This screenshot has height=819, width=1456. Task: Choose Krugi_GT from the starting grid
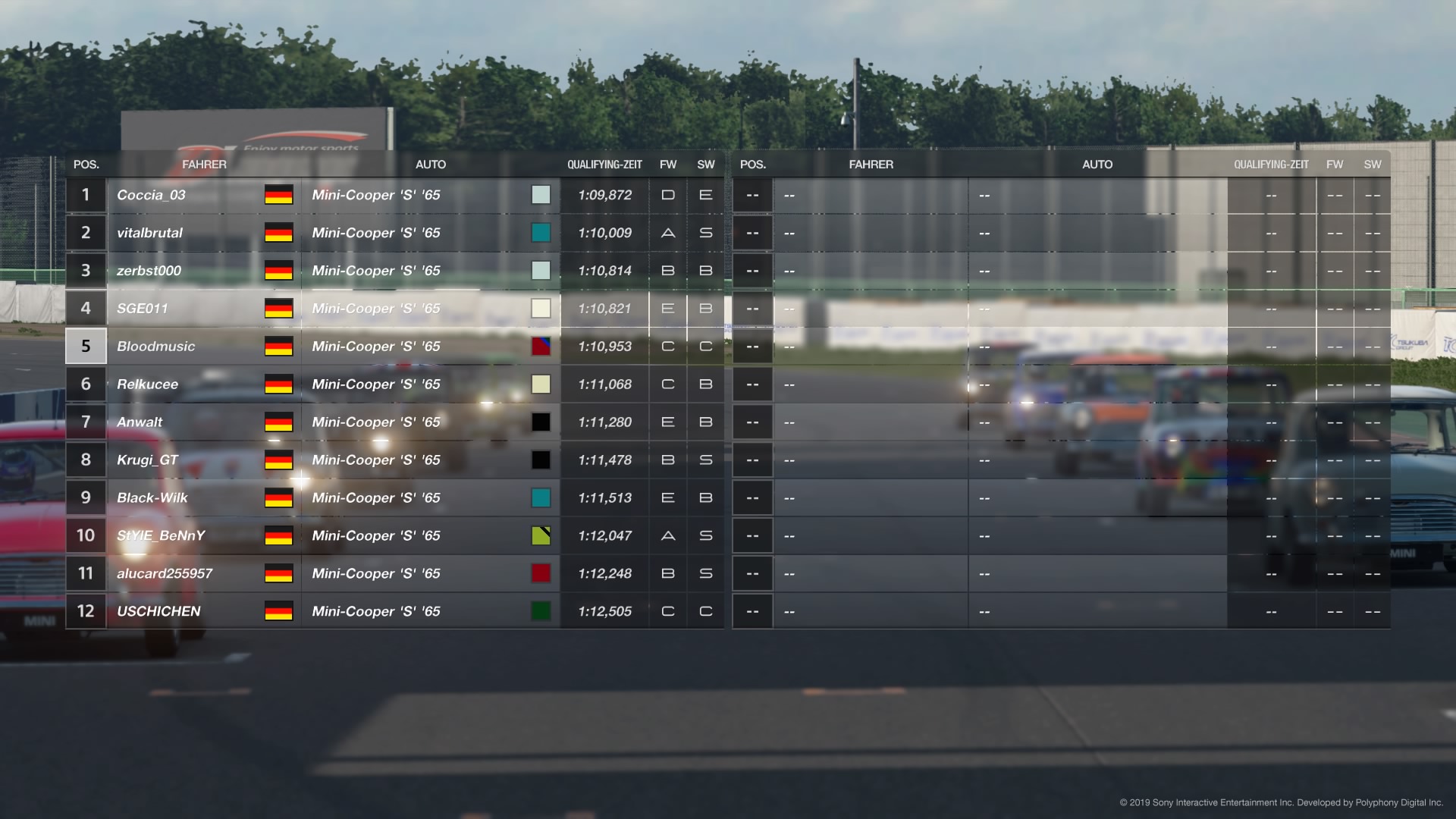pyautogui.click(x=148, y=460)
